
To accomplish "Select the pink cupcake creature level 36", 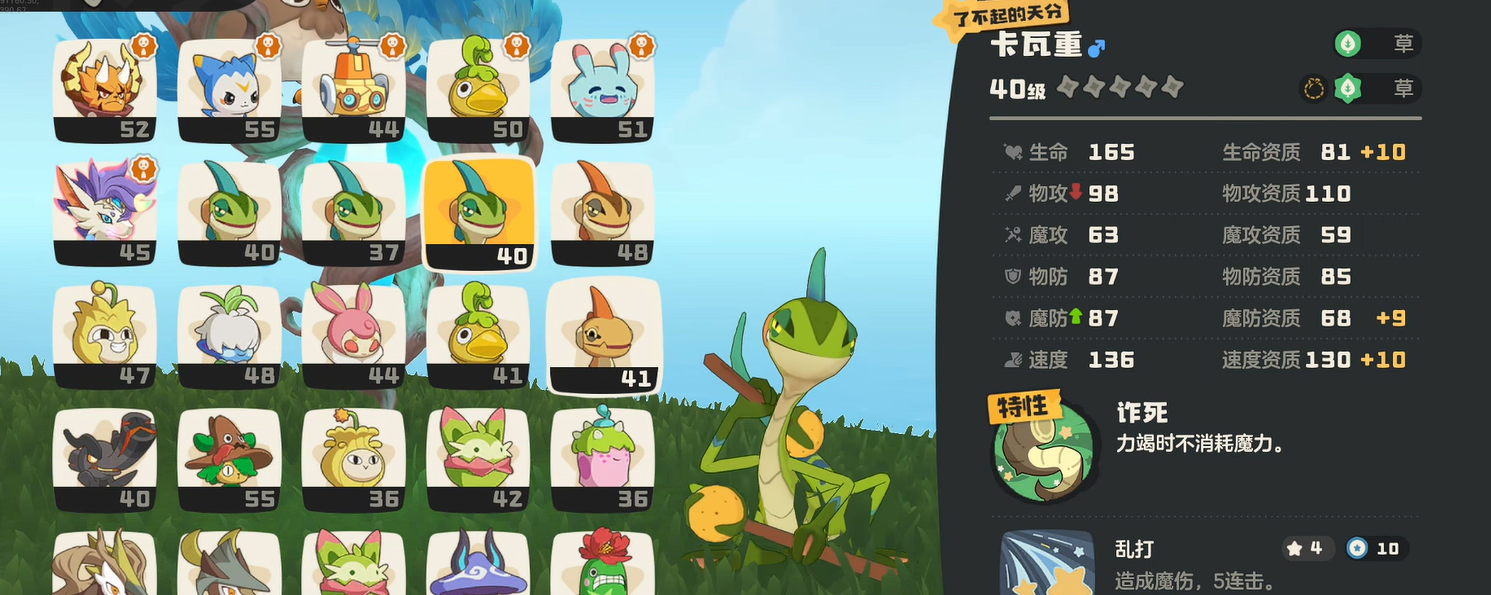I will click(x=601, y=459).
